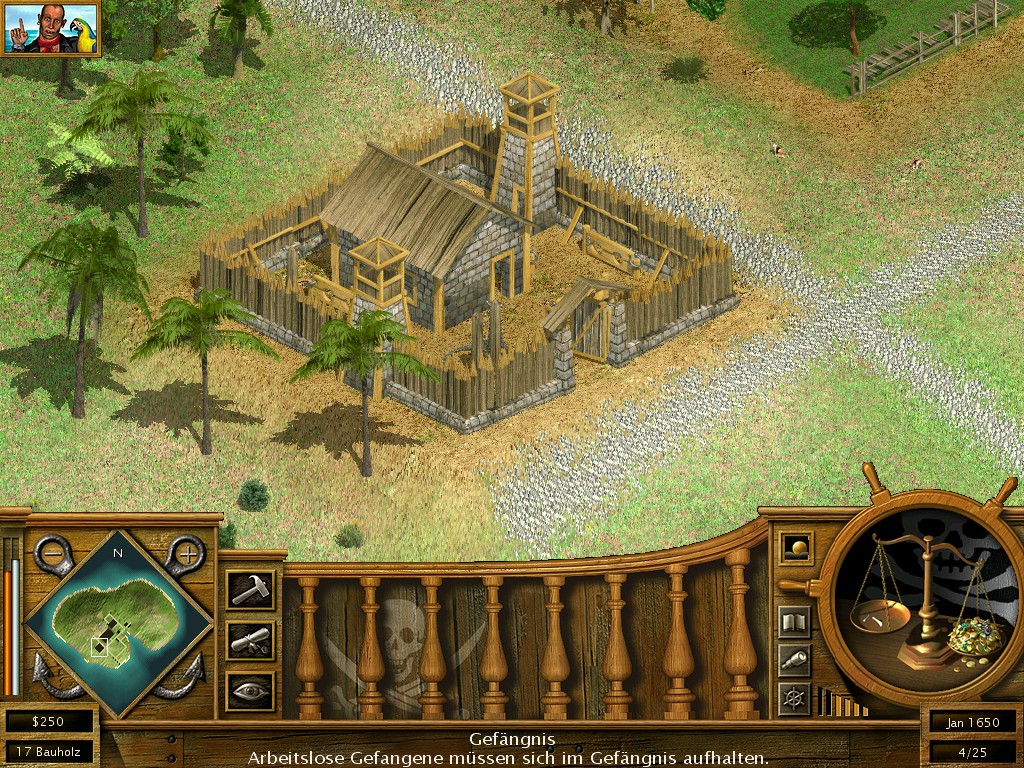1024x768 pixels.
Task: Click the pirate king portrait with parrot
Action: pos(51,28)
